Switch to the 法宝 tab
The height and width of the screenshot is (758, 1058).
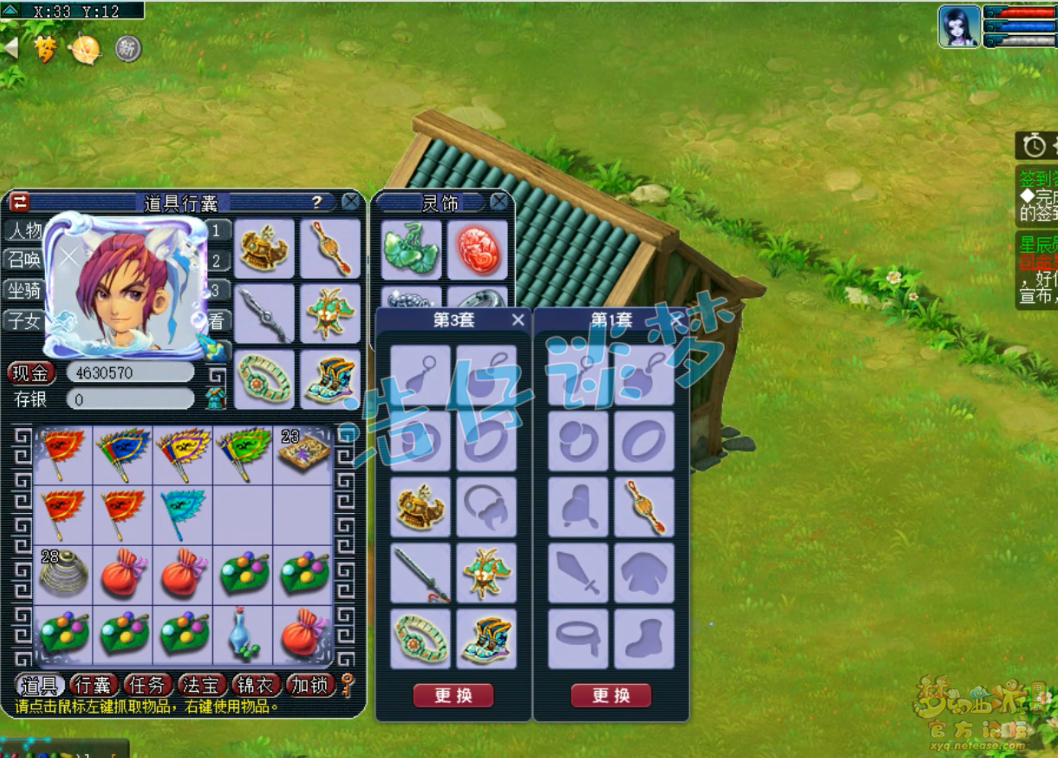click(x=202, y=685)
